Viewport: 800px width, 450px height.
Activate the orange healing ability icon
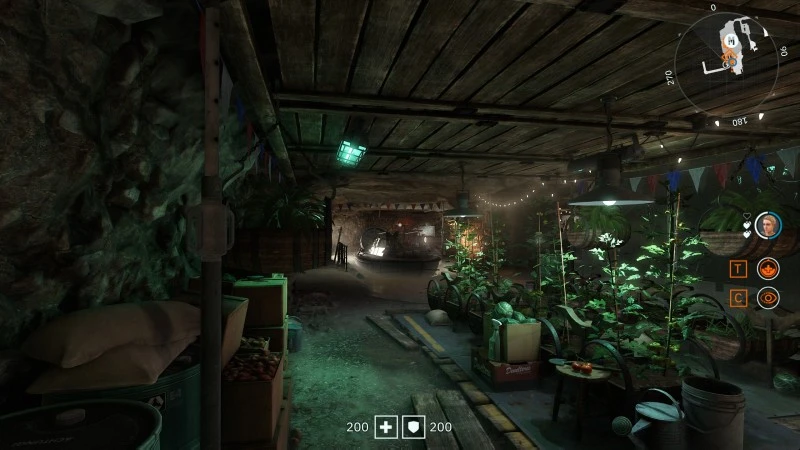pos(768,268)
